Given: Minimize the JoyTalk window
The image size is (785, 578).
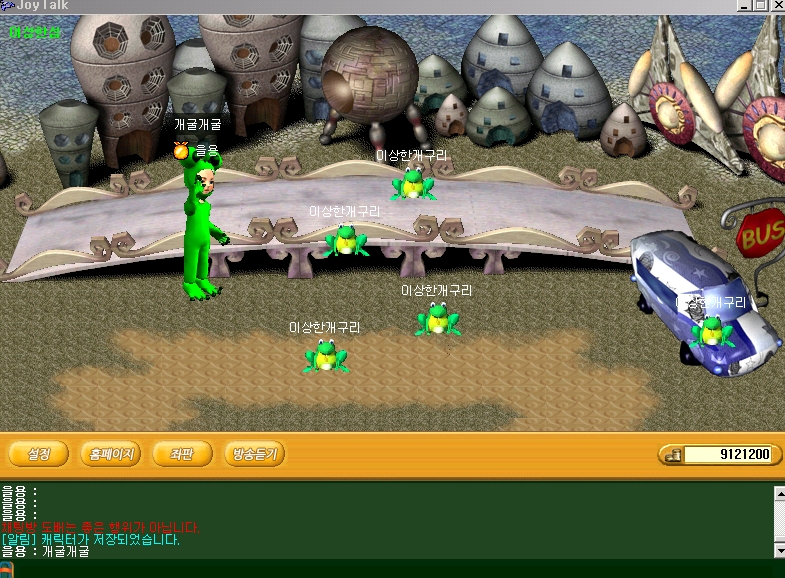Looking at the screenshot, I should click(x=744, y=6).
